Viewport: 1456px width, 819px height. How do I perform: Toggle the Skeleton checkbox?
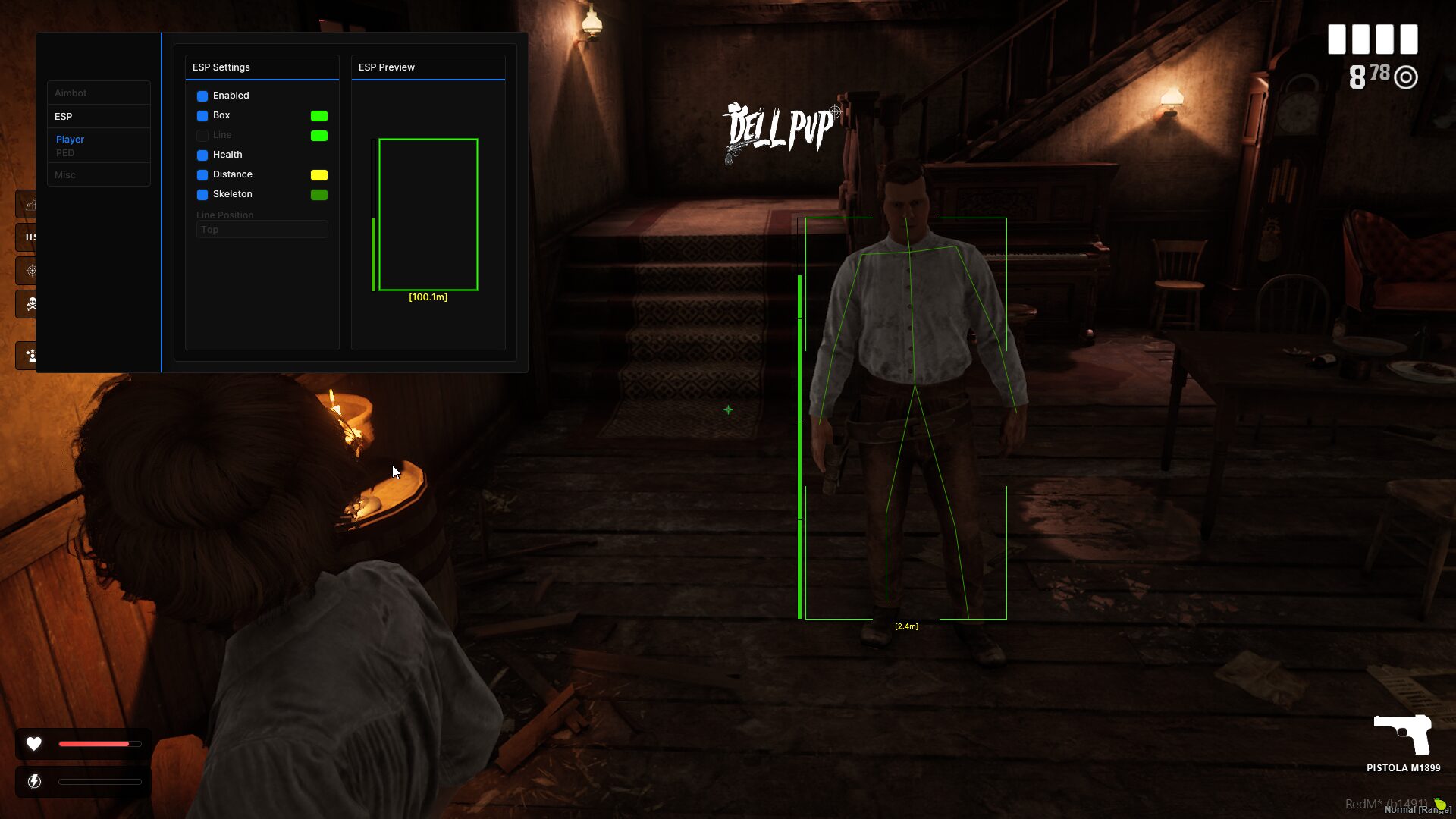(x=202, y=195)
